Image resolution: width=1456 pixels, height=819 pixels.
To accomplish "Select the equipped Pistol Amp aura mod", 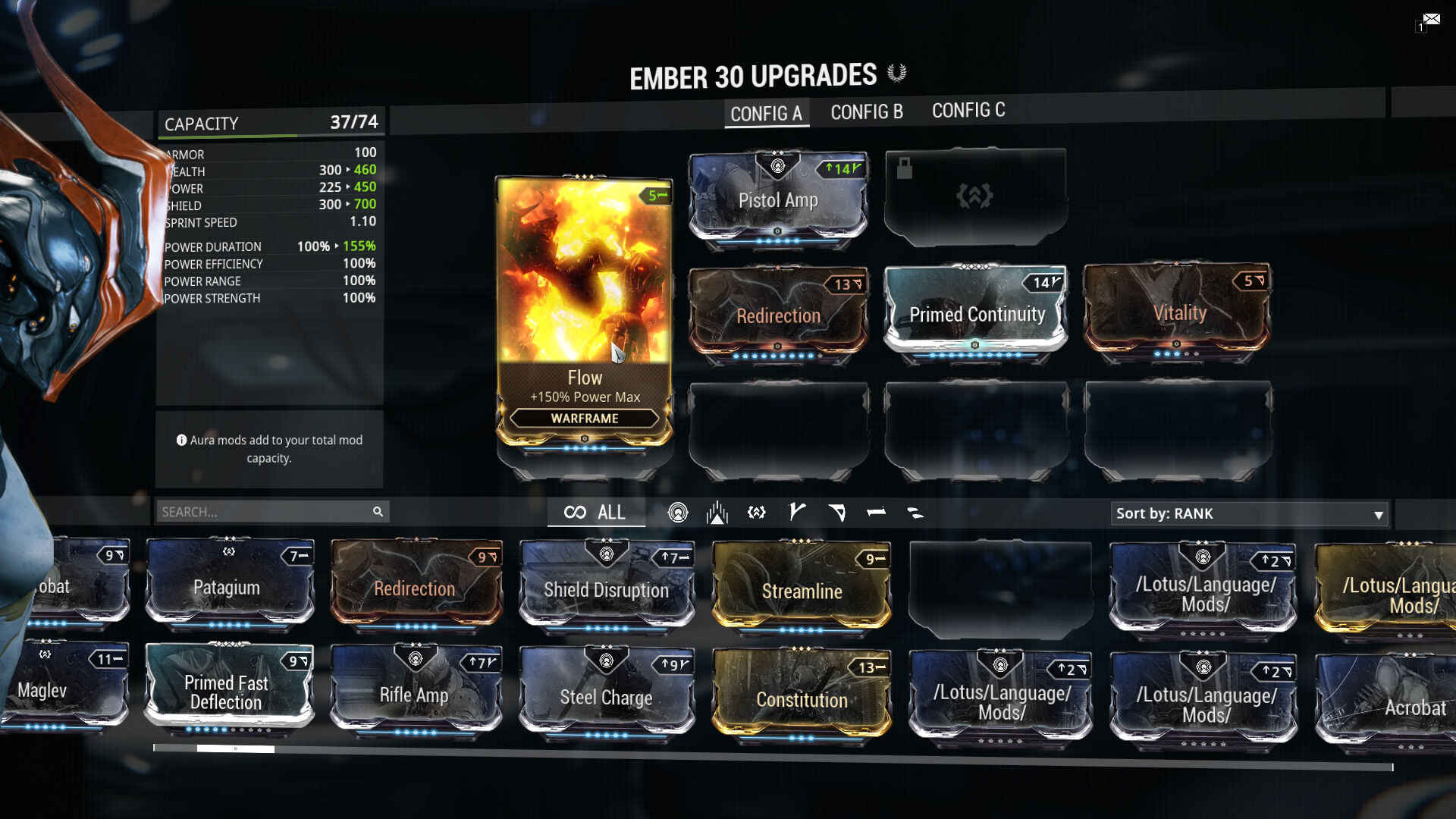I will [778, 199].
